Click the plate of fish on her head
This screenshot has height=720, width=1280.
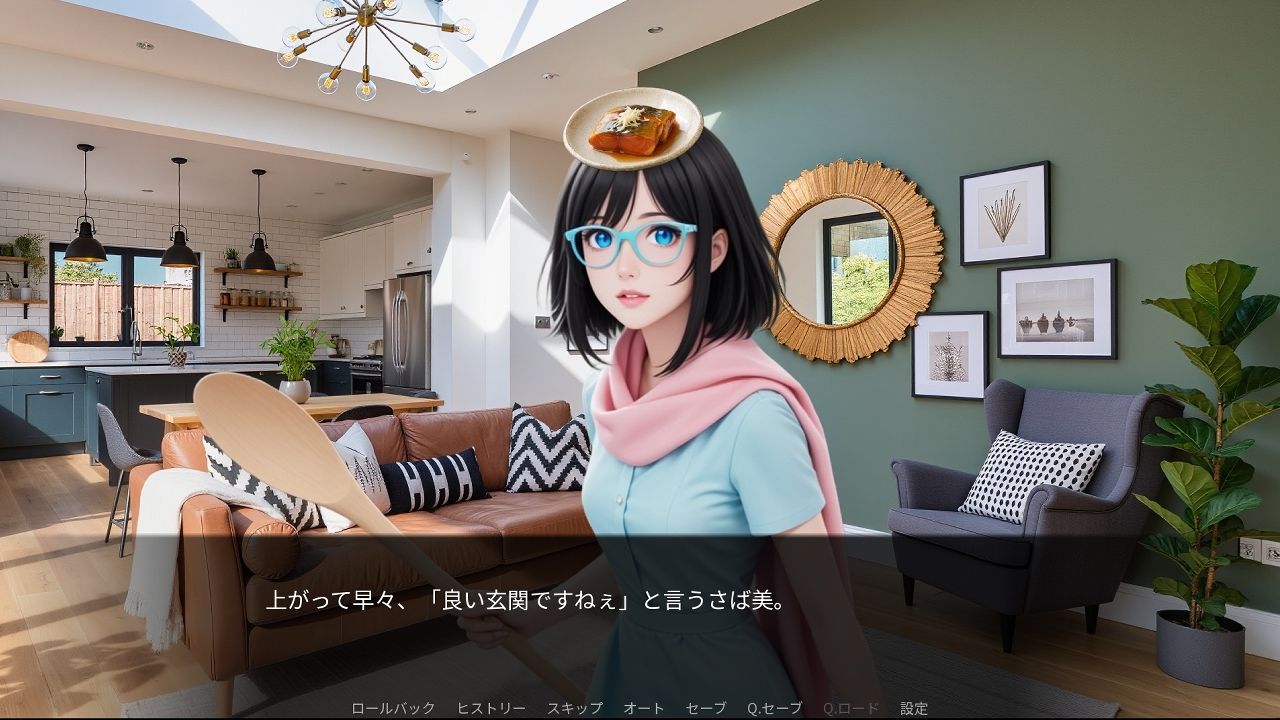[x=630, y=130]
